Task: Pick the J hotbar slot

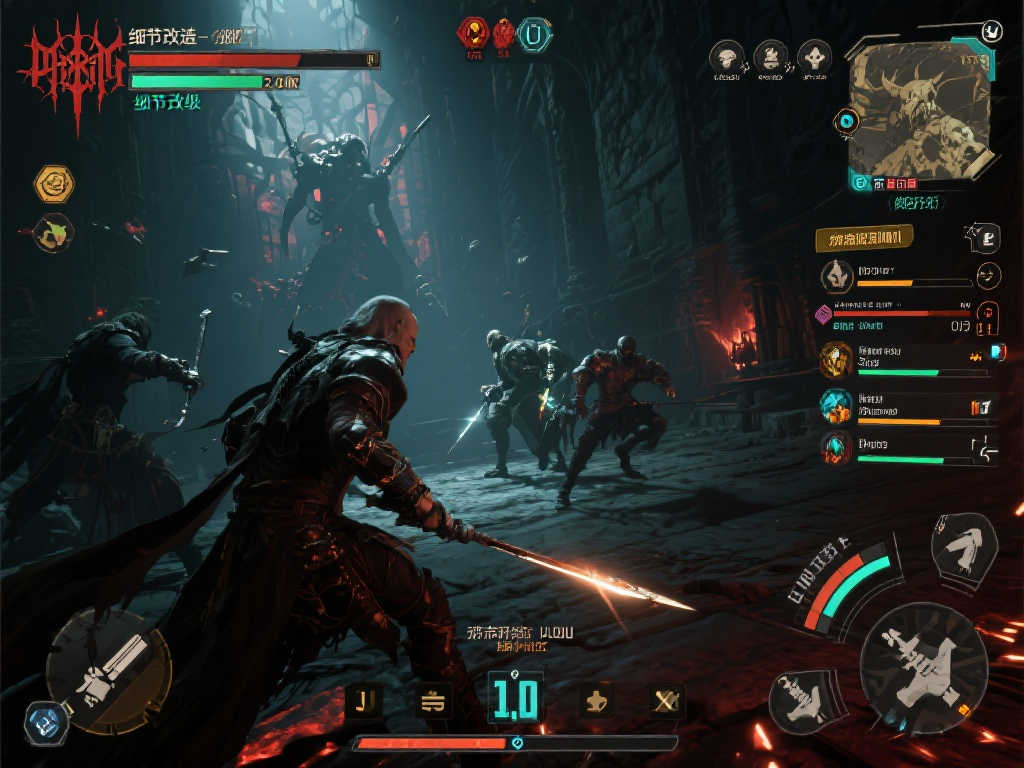Action: tap(364, 701)
